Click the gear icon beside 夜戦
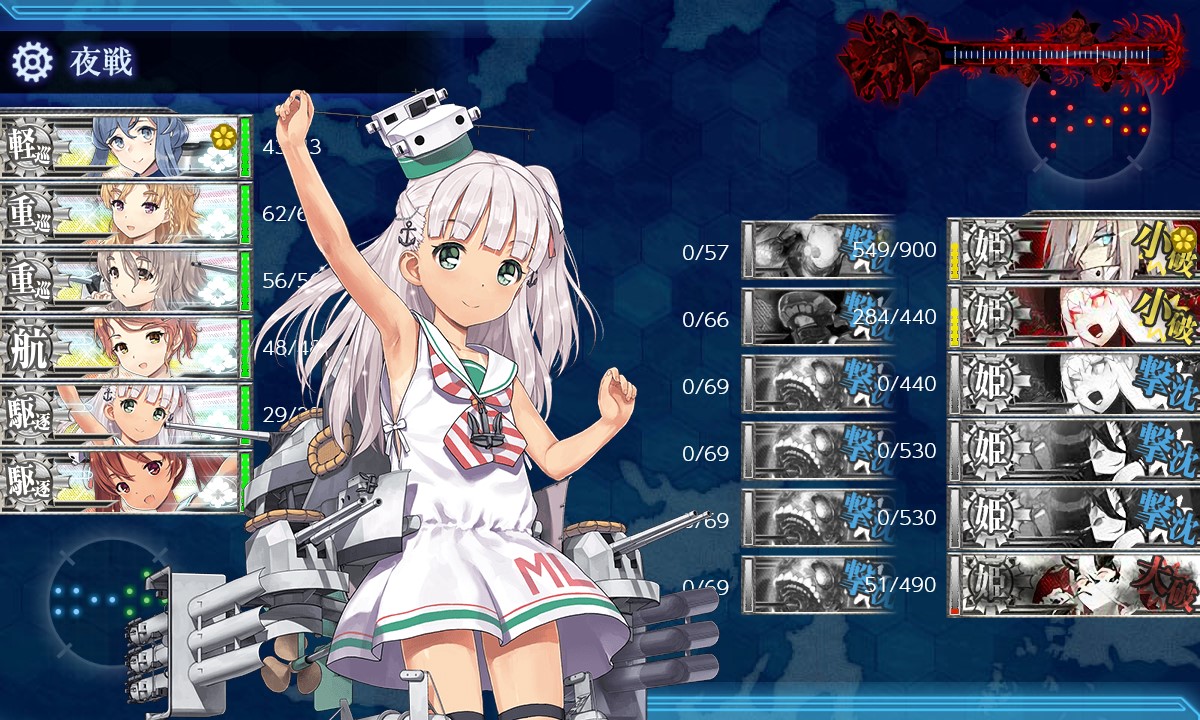Screen dimensions: 1200x720 tap(32, 62)
